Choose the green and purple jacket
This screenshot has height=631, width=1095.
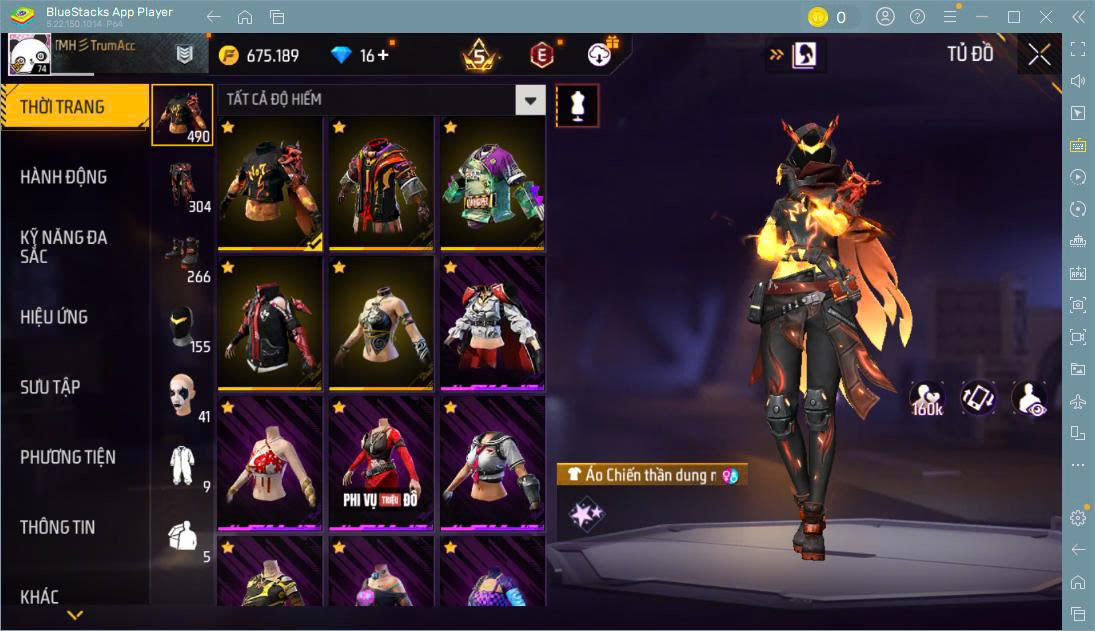[492, 183]
